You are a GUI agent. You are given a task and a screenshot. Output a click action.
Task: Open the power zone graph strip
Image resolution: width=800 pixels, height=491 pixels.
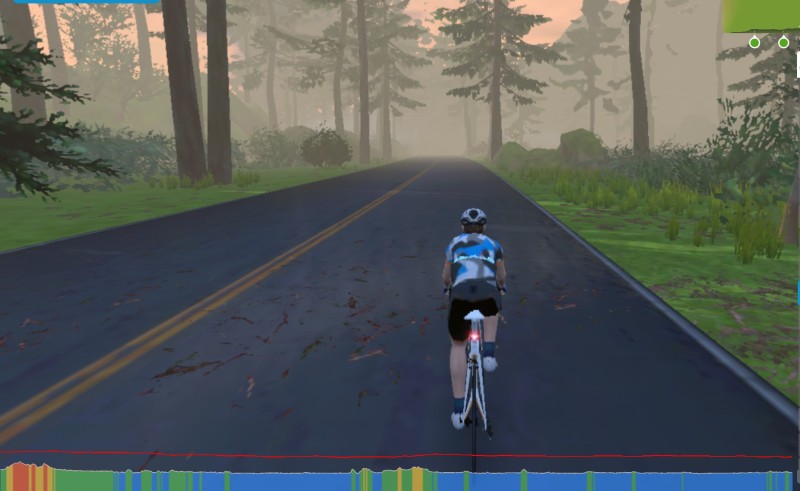400,478
